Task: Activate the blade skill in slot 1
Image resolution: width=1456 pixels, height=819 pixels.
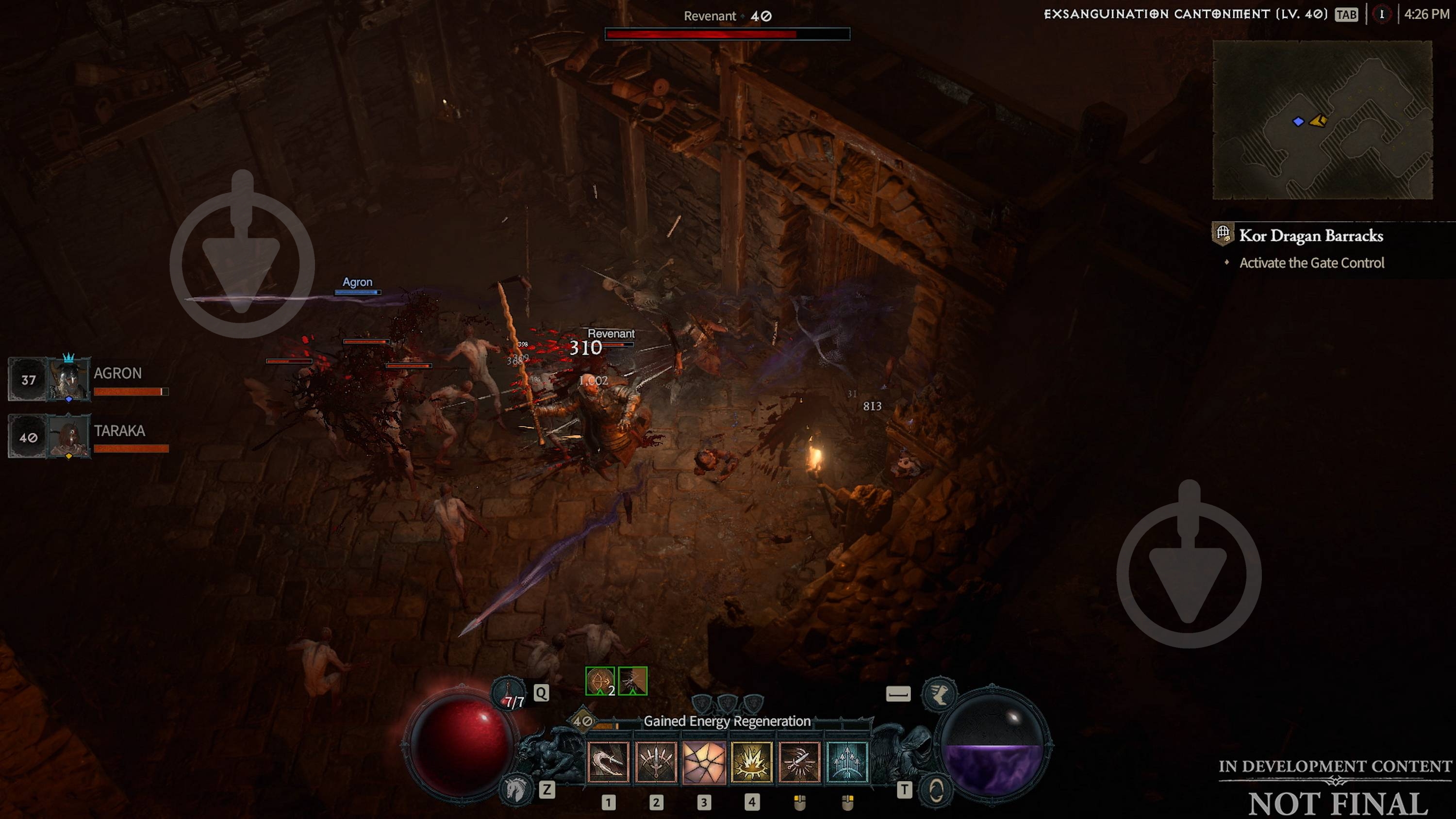Action: (608, 763)
